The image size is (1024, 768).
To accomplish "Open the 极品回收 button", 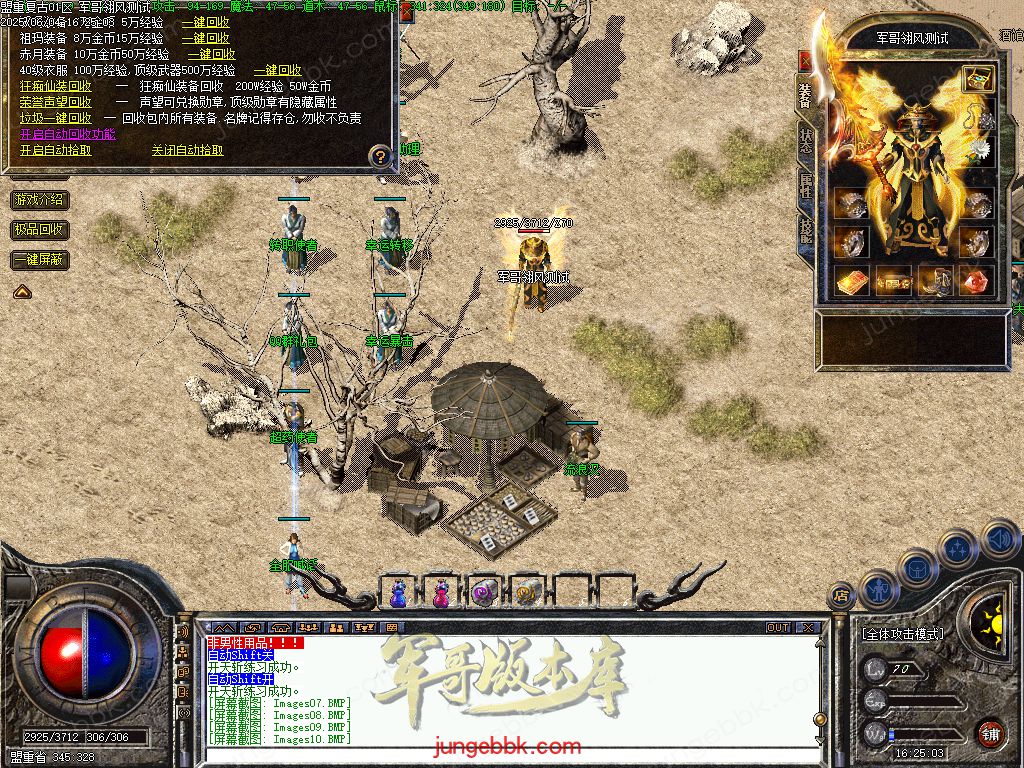I will (x=40, y=230).
